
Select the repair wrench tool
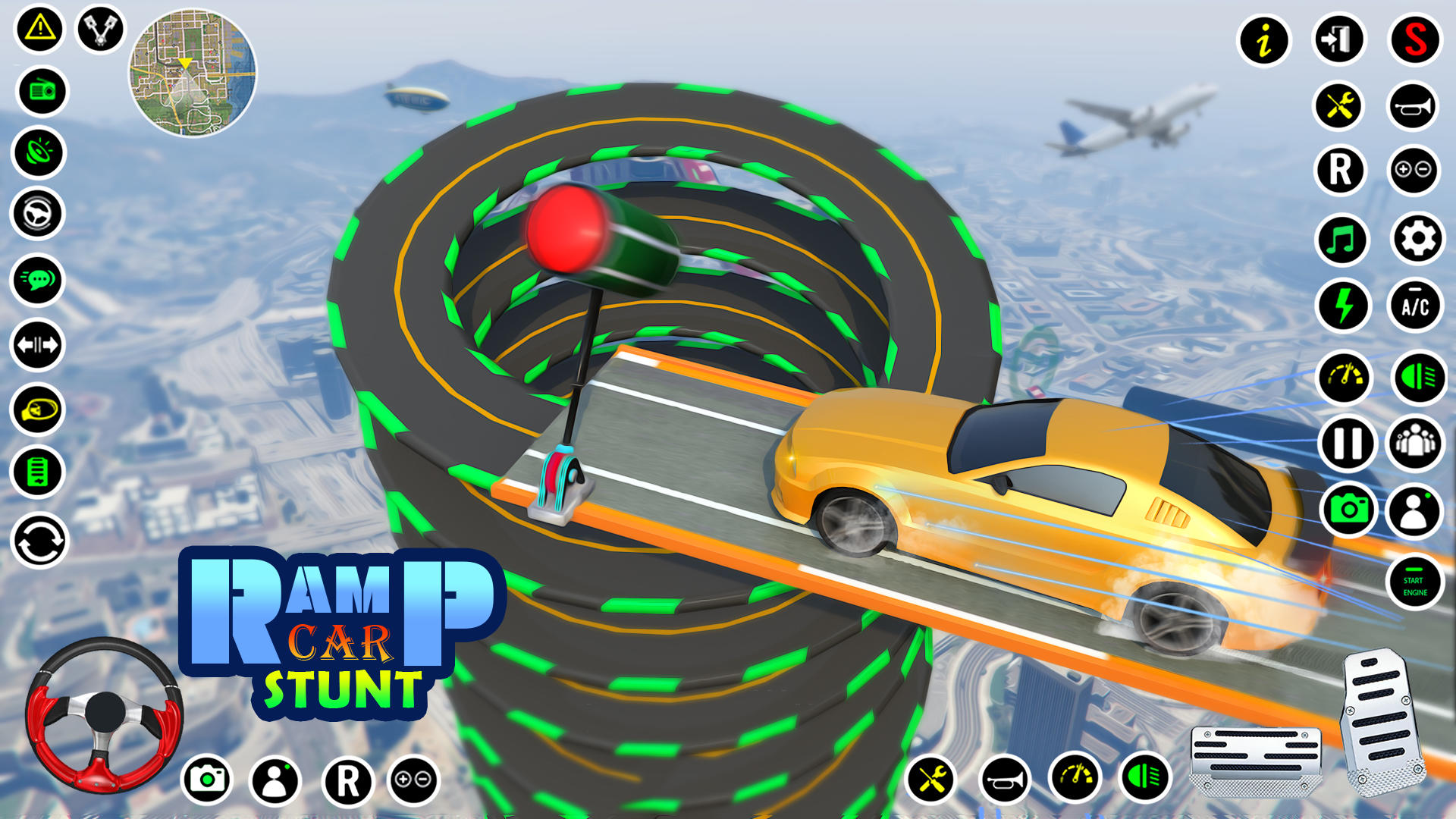(1341, 107)
